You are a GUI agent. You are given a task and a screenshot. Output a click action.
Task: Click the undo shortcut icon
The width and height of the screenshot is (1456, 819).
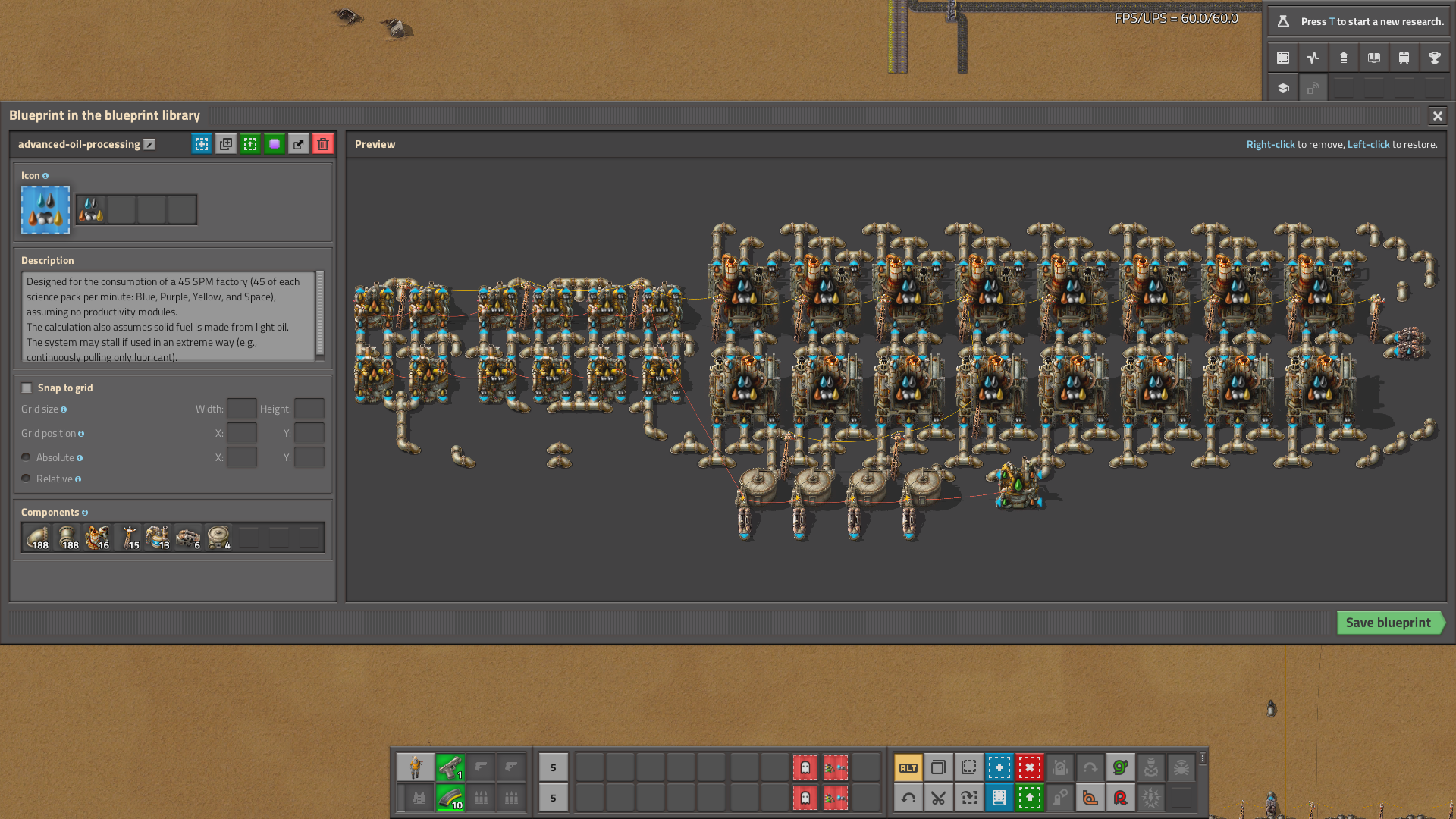(x=908, y=798)
